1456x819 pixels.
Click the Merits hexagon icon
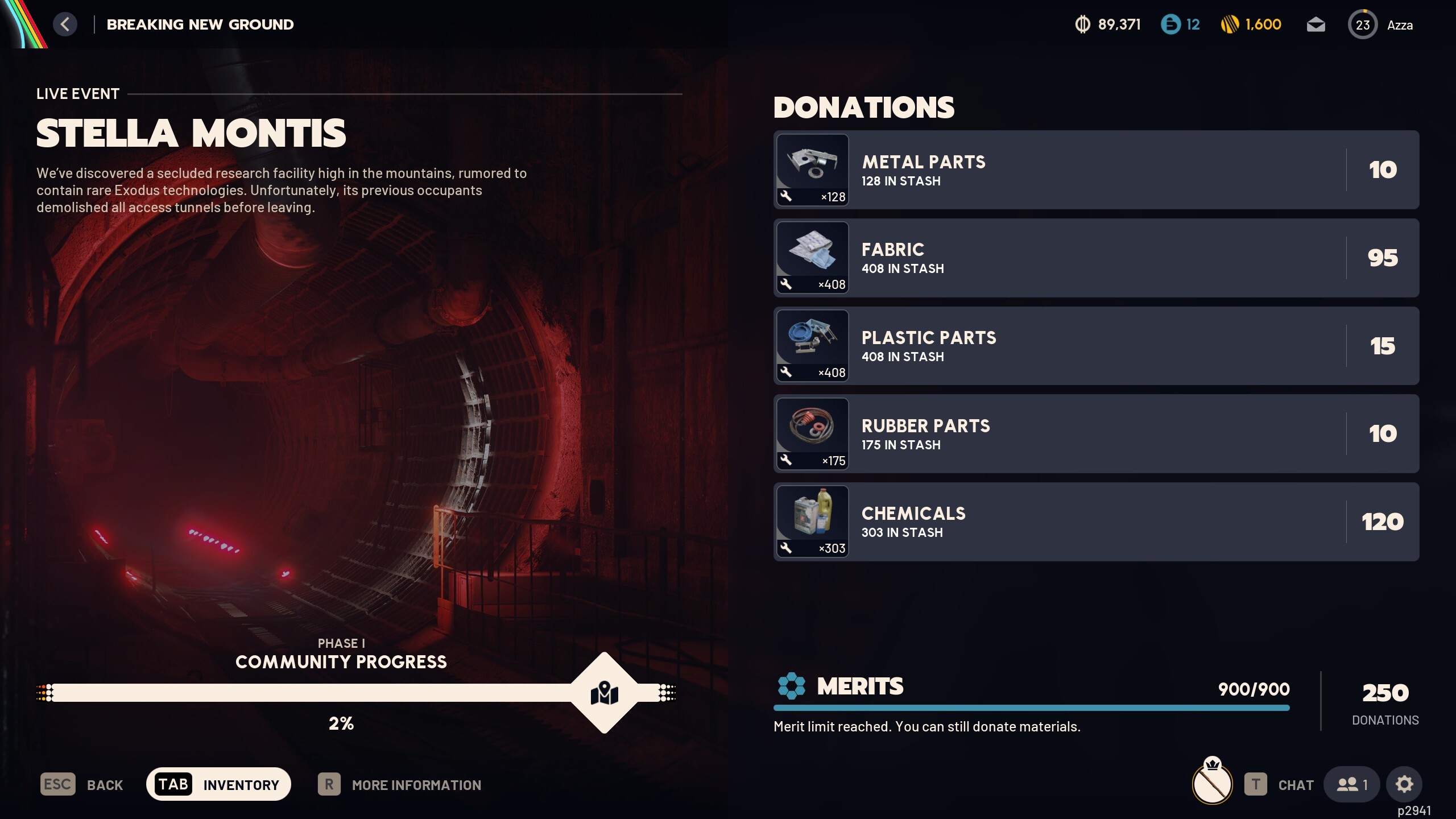coord(791,686)
